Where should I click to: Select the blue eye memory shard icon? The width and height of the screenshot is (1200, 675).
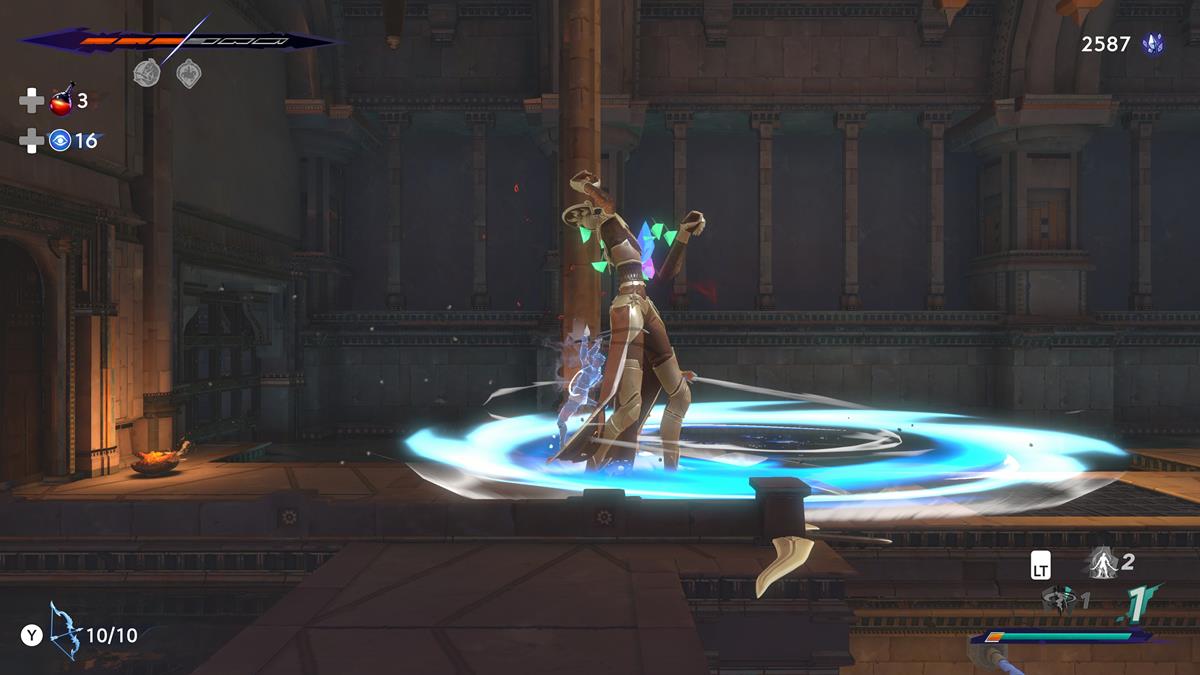click(x=60, y=141)
